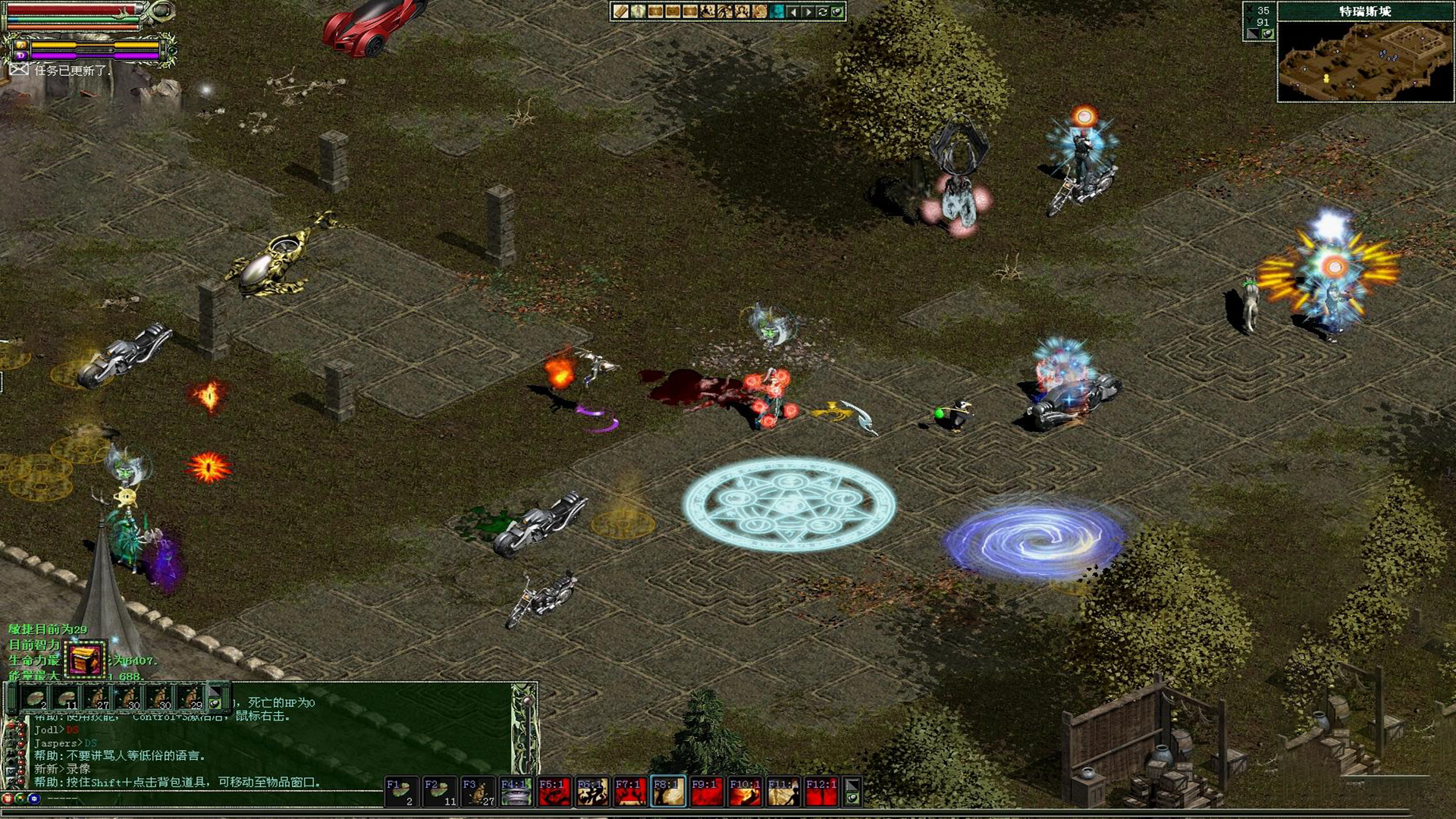Click the left arrow in top toolbar
Screen dimensions: 1456x819
pos(793,11)
